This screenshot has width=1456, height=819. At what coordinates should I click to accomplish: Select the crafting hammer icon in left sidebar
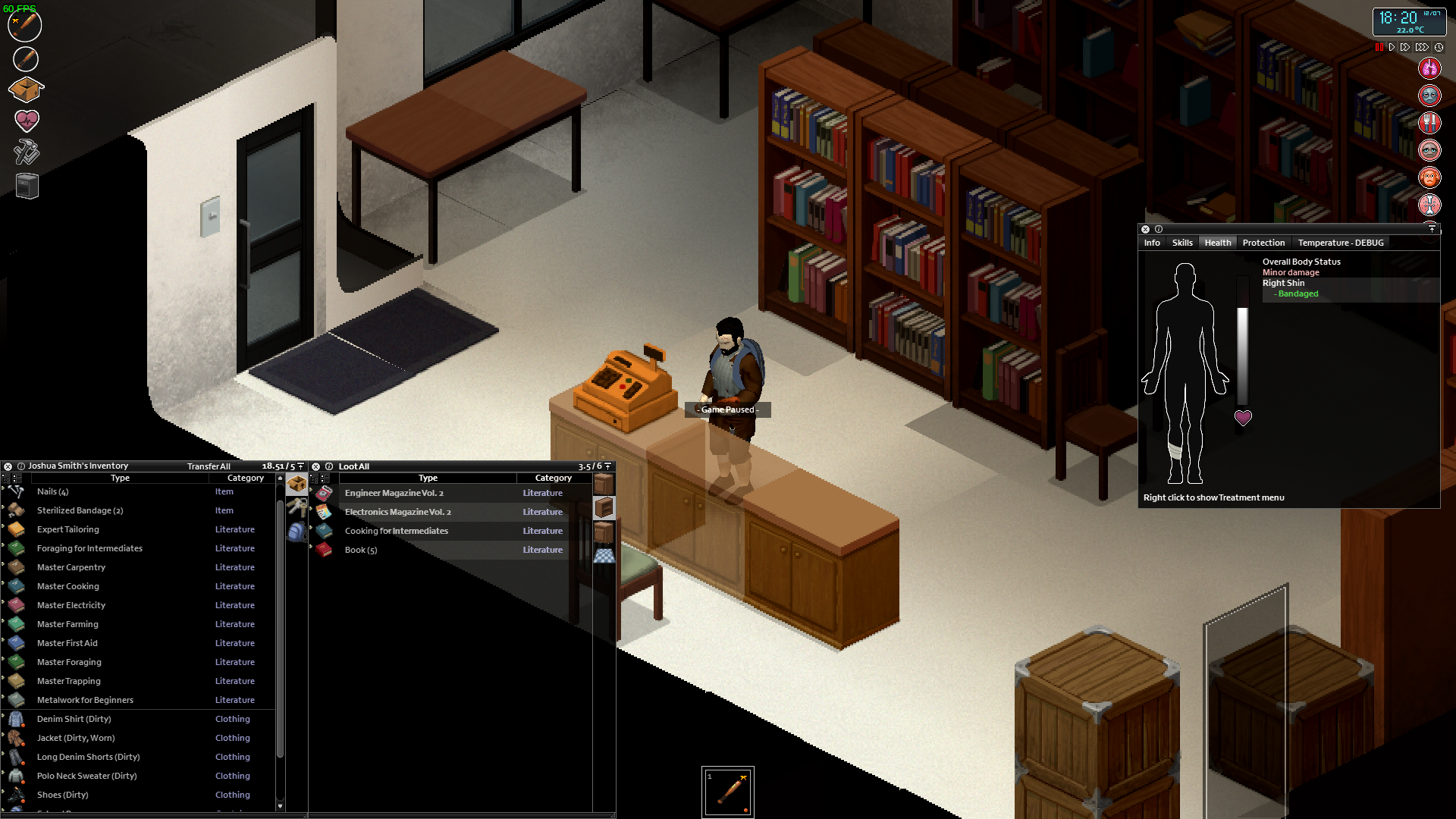point(27,152)
